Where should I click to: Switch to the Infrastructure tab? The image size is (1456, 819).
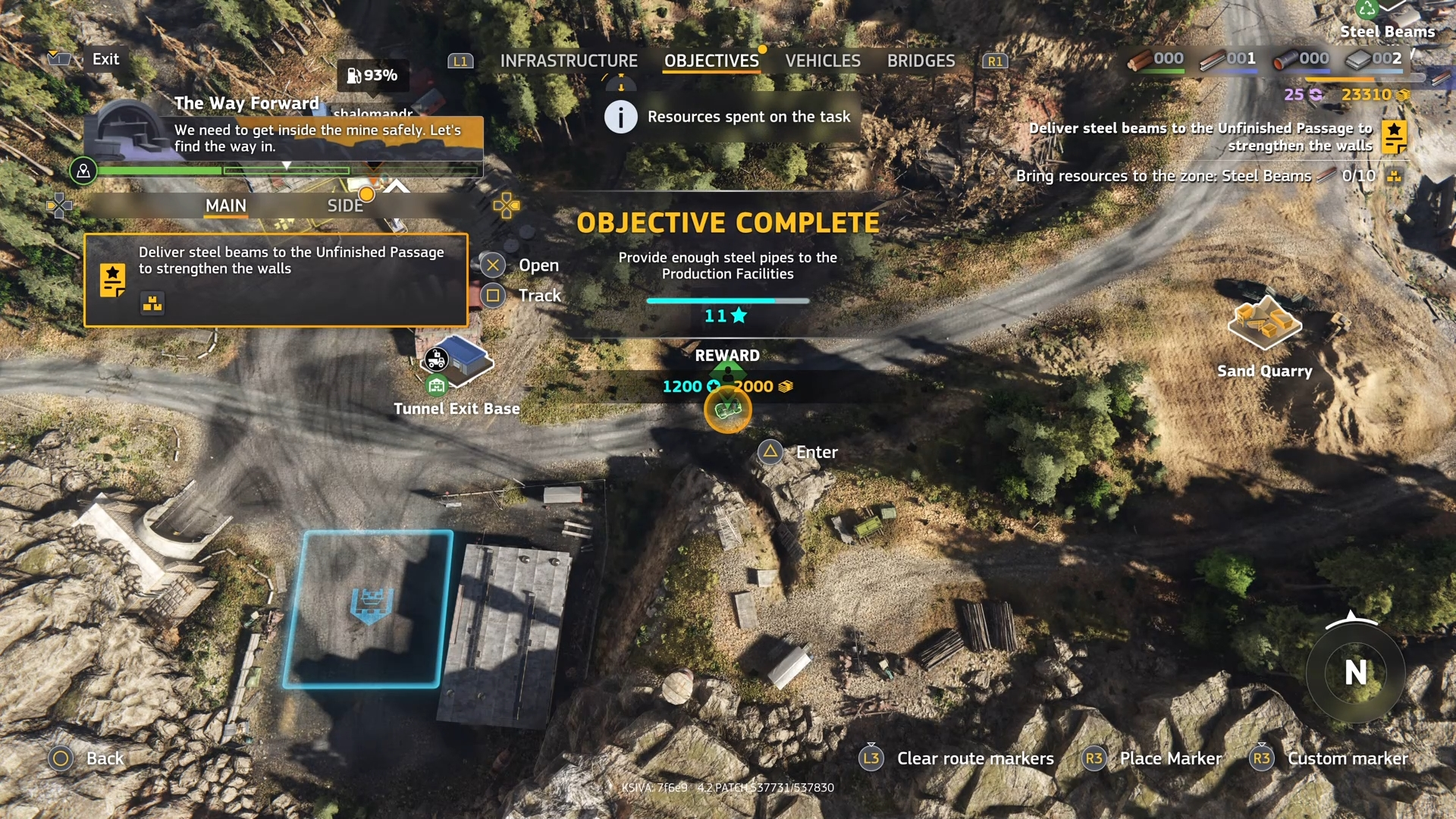[569, 61]
